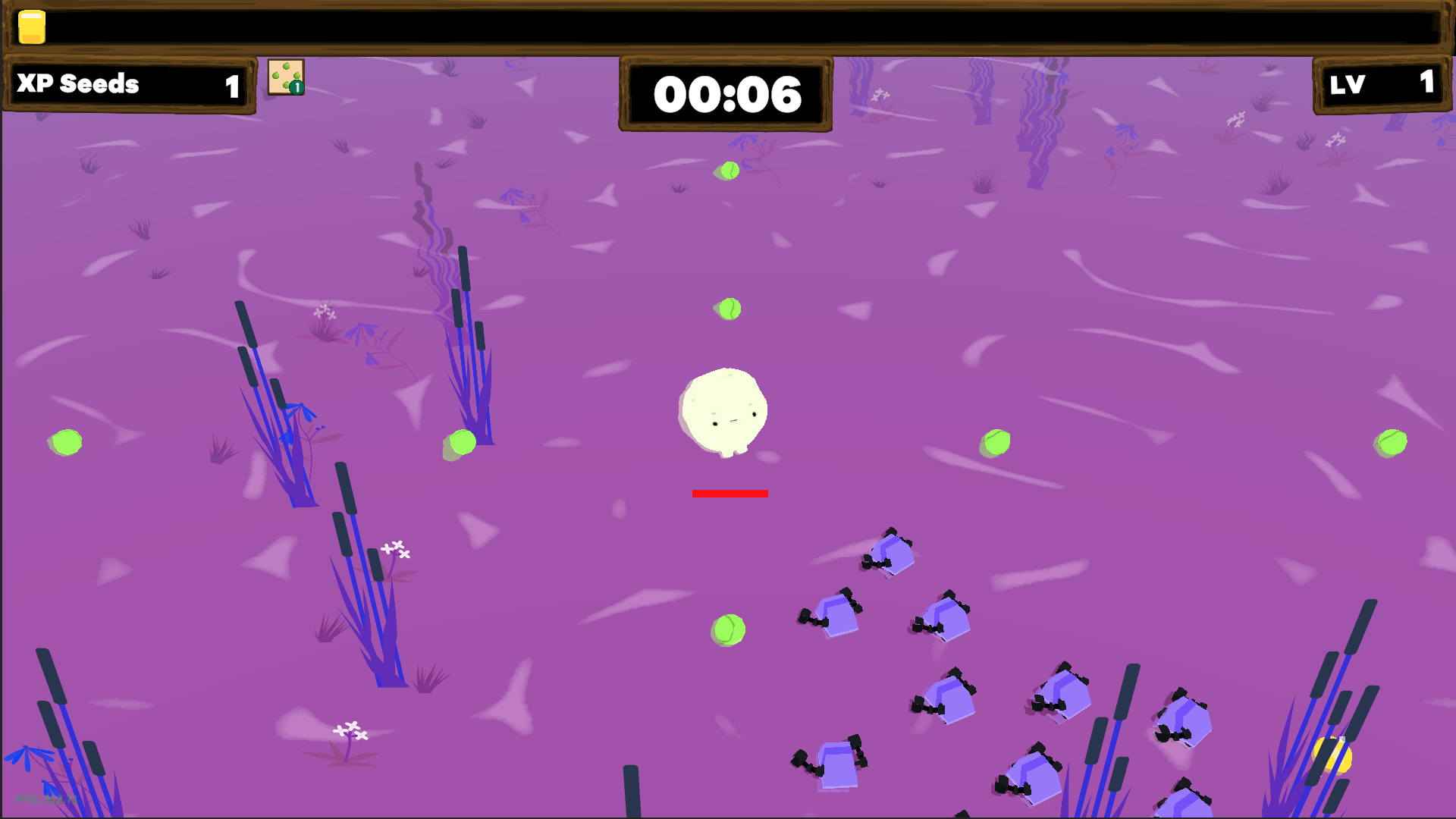Image resolution: width=1456 pixels, height=819 pixels.
Task: Click the green FPS counter readout
Action: (x=47, y=799)
